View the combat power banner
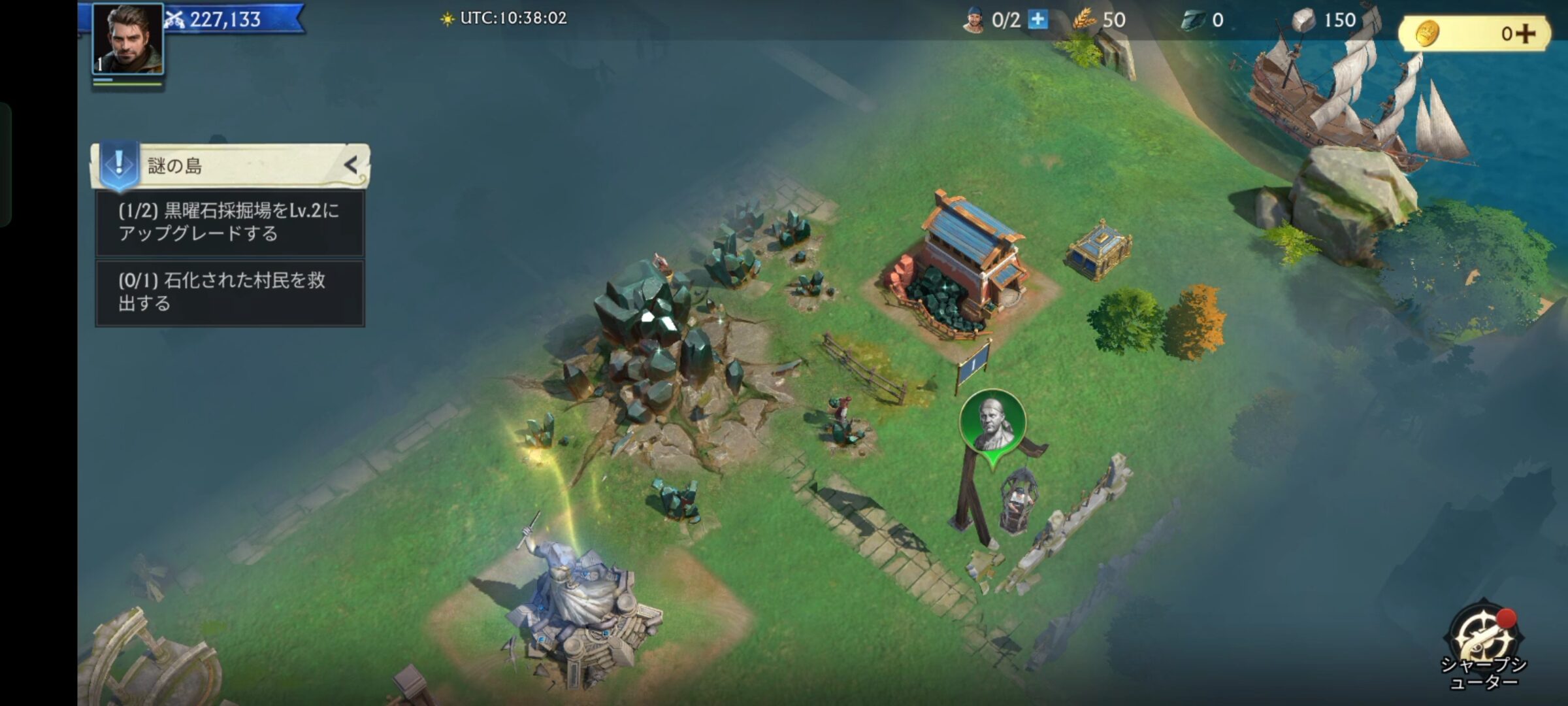1568x706 pixels. coord(232,19)
